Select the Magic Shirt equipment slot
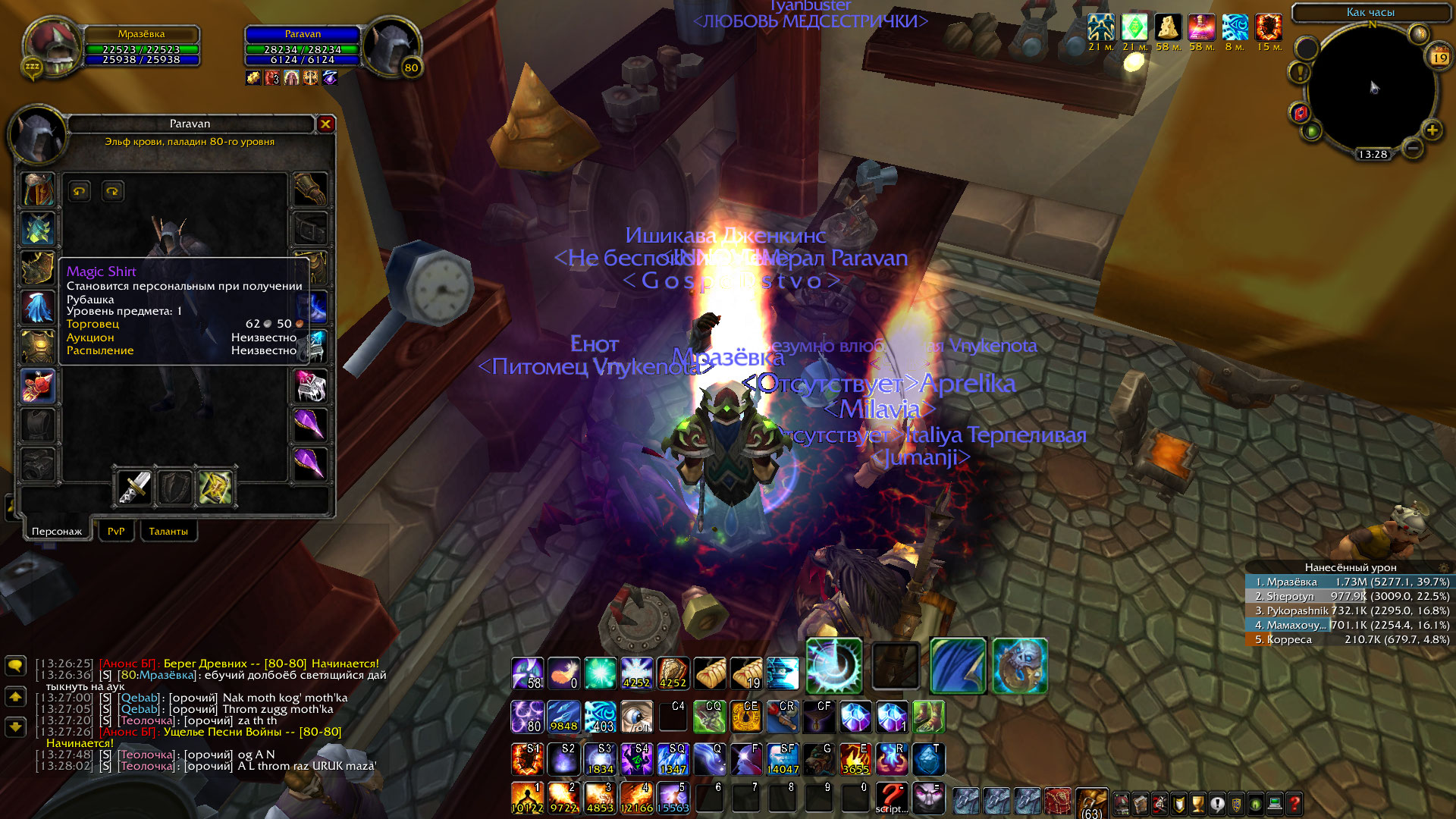Viewport: 1456px width, 819px height. [x=37, y=386]
